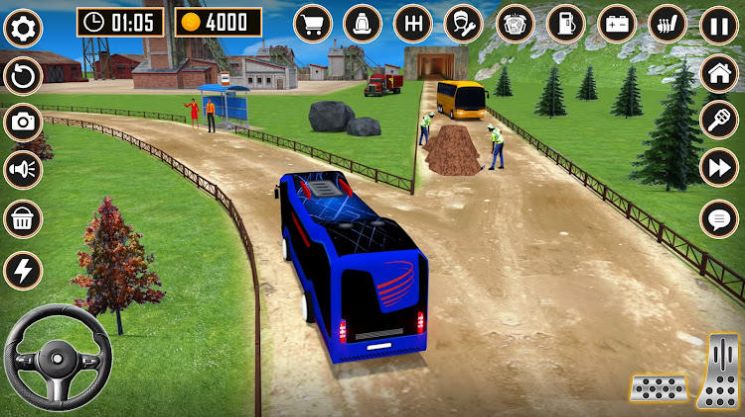Open the shopping basket button

(22, 219)
